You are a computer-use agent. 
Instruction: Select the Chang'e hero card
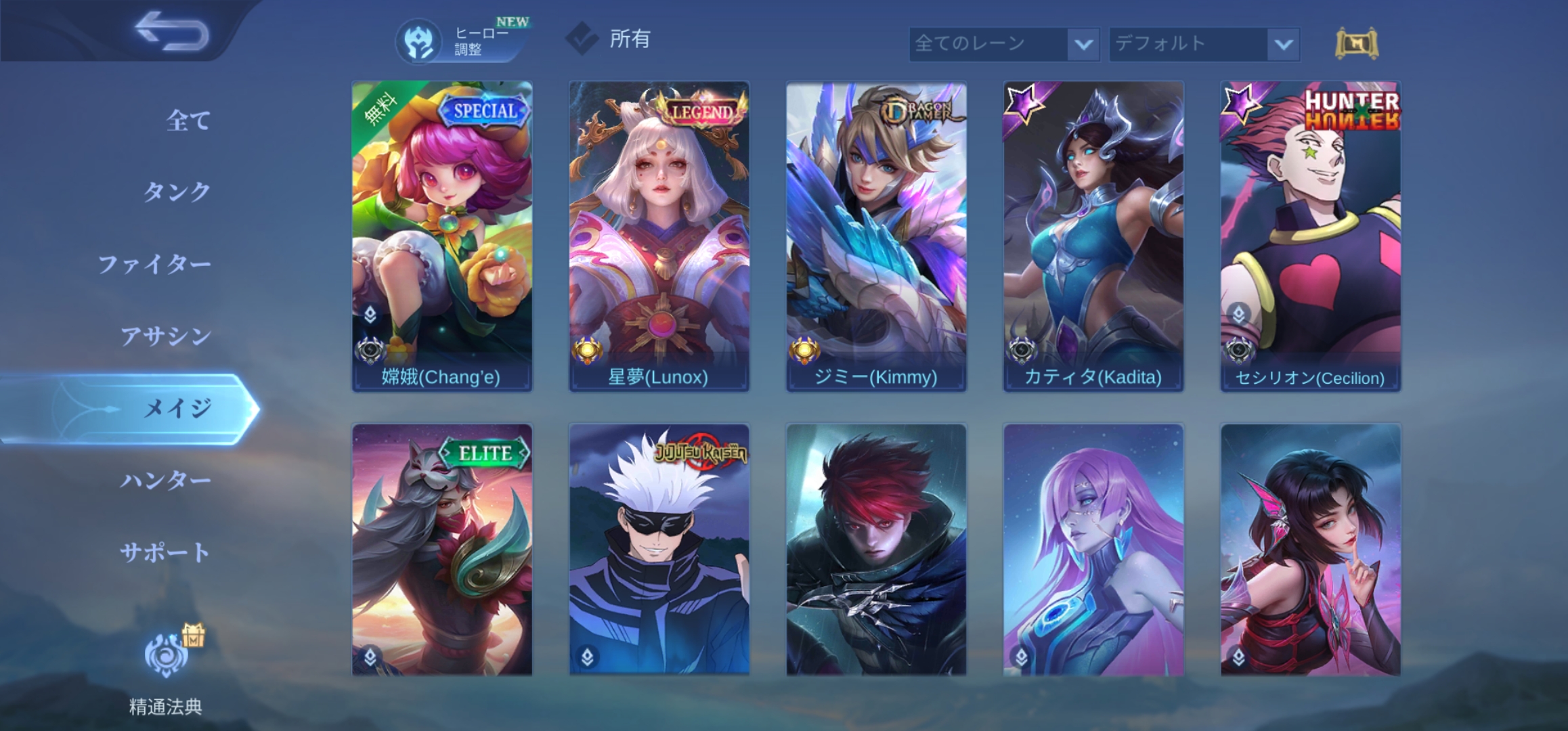pyautogui.click(x=441, y=236)
